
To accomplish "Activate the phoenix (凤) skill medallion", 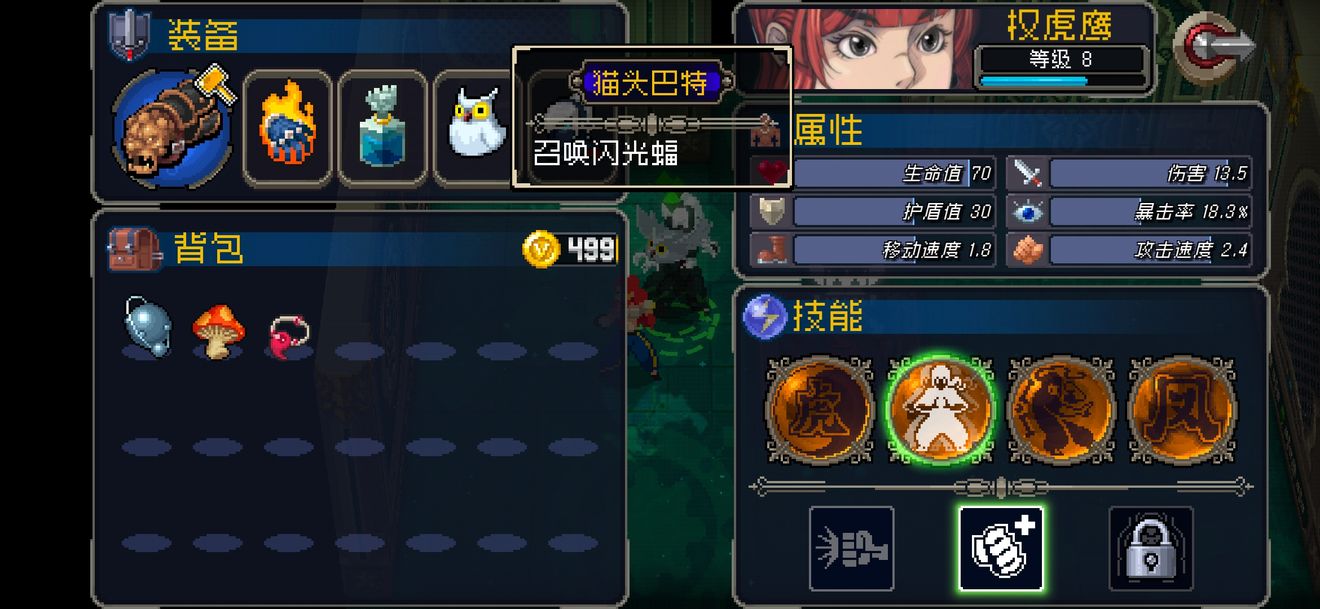I will tap(1182, 411).
